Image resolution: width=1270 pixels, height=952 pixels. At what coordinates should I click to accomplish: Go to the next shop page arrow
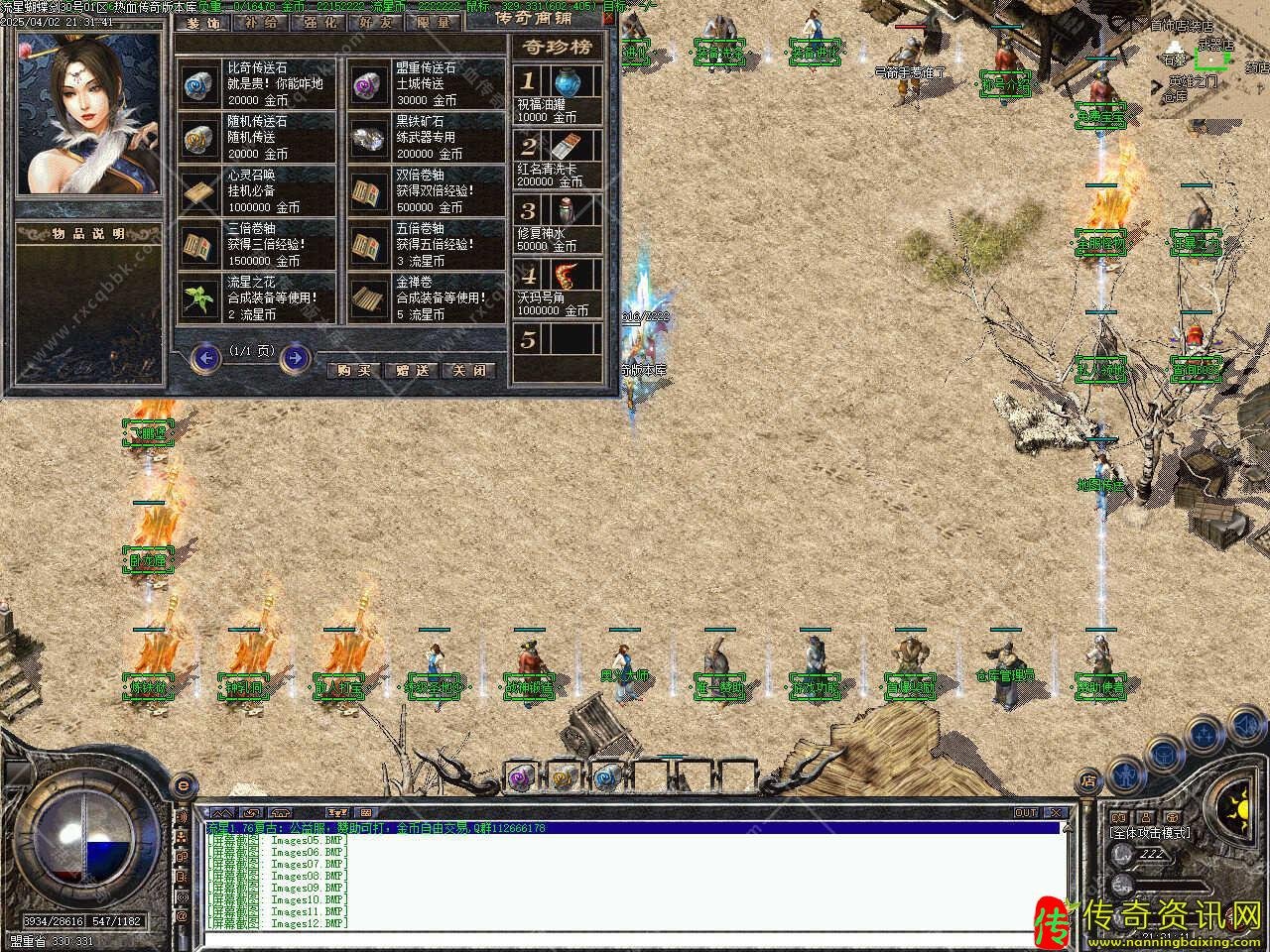[295, 357]
